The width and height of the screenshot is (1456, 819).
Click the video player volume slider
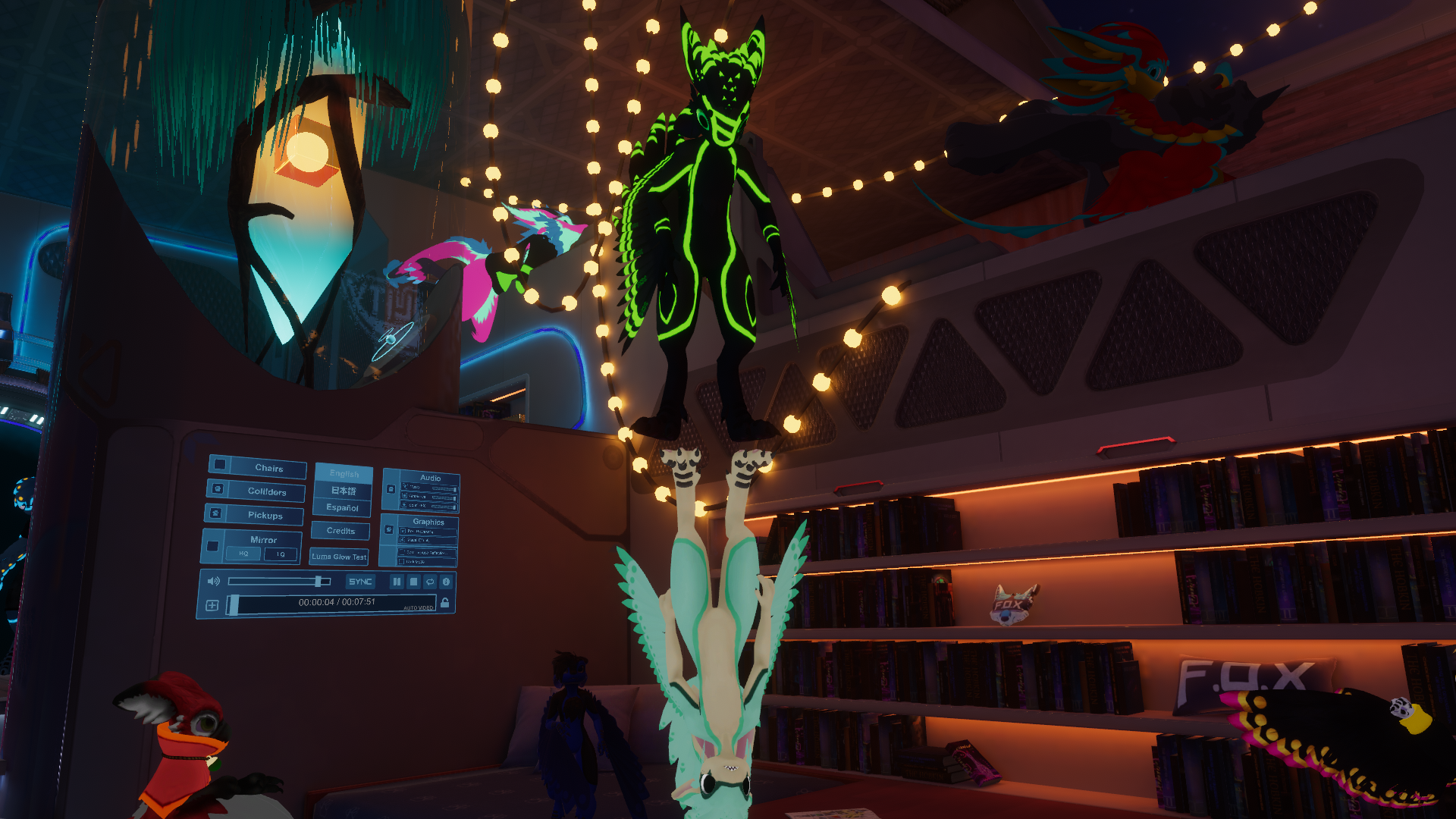pyautogui.click(x=279, y=582)
